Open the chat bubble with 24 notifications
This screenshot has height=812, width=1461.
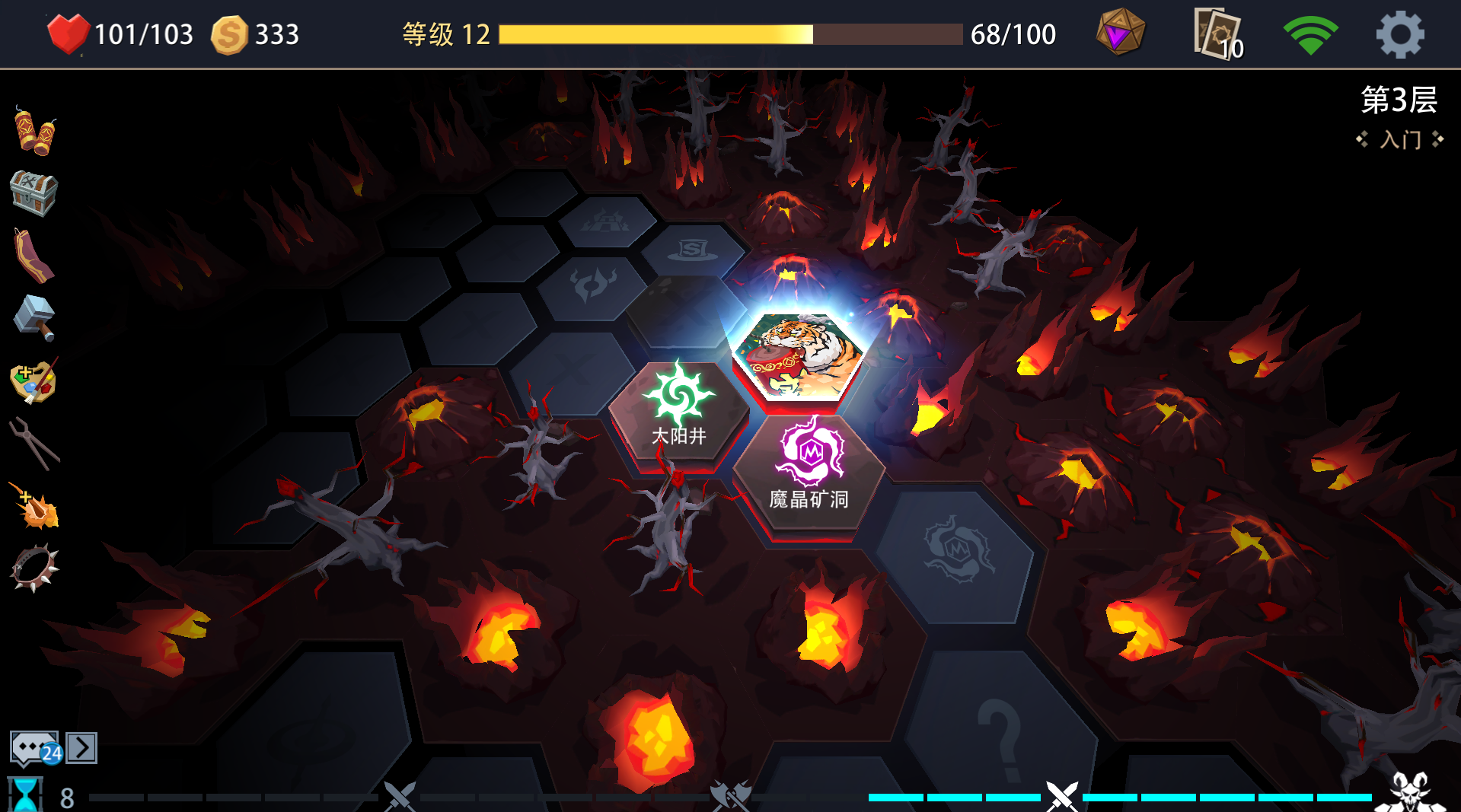[x=32, y=748]
